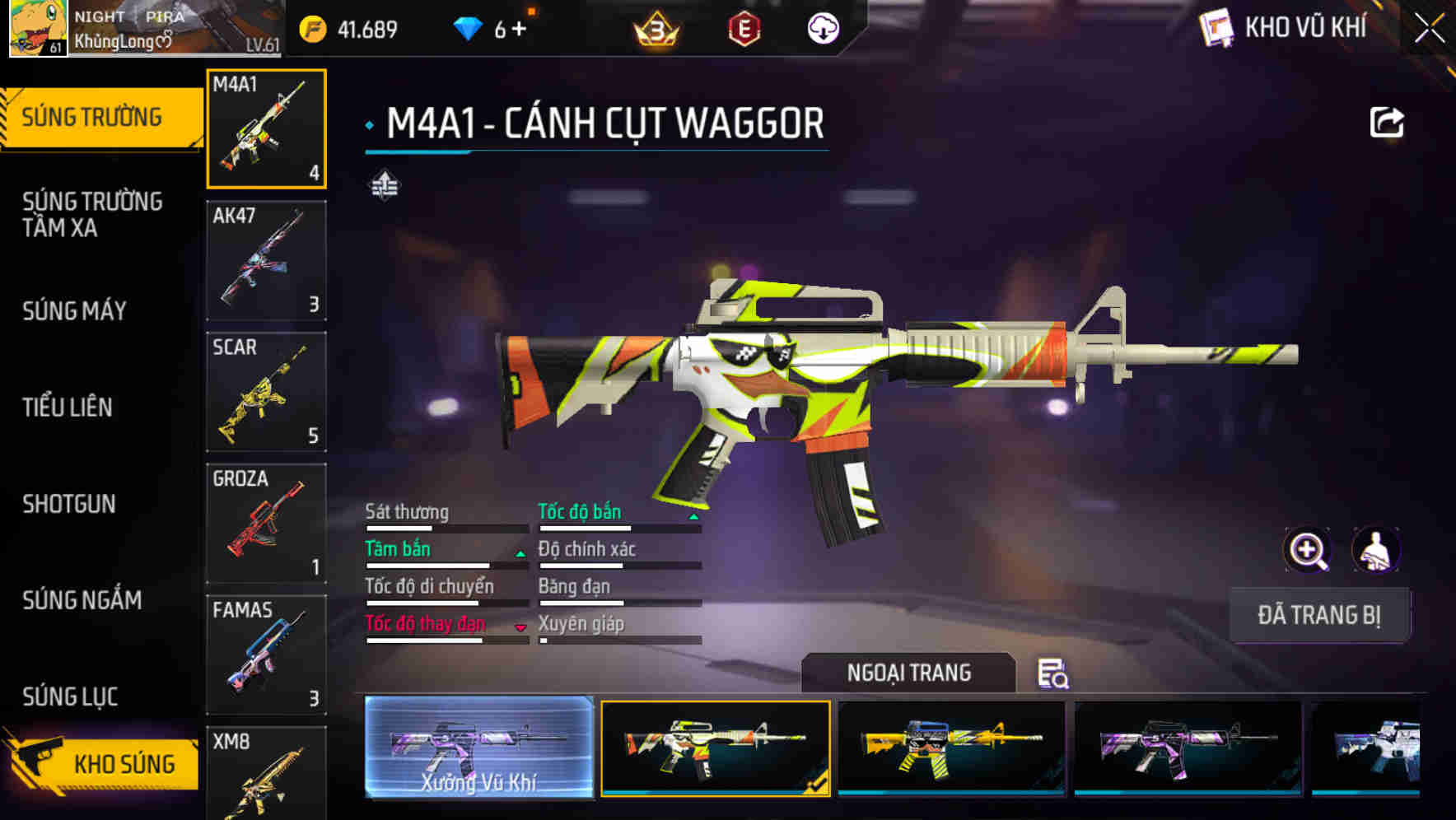Choose the Shotgun category
Viewport: 1456px width, 820px height.
[x=69, y=504]
